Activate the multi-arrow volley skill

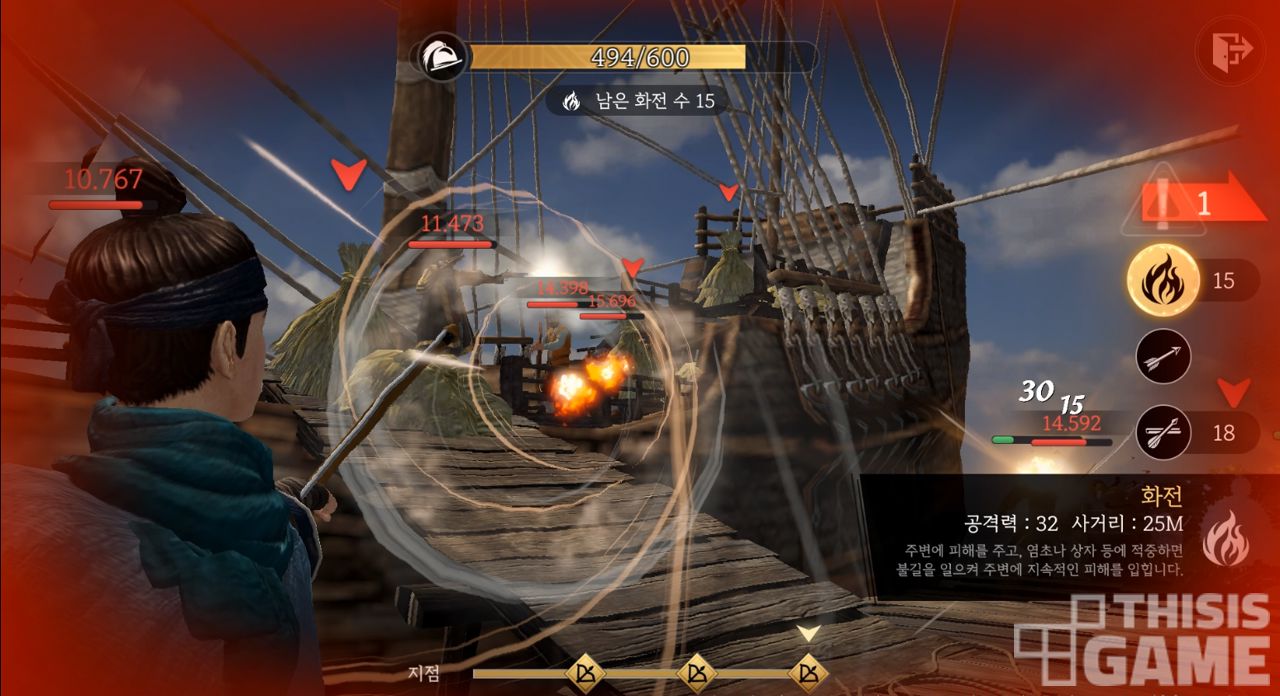tap(1163, 433)
